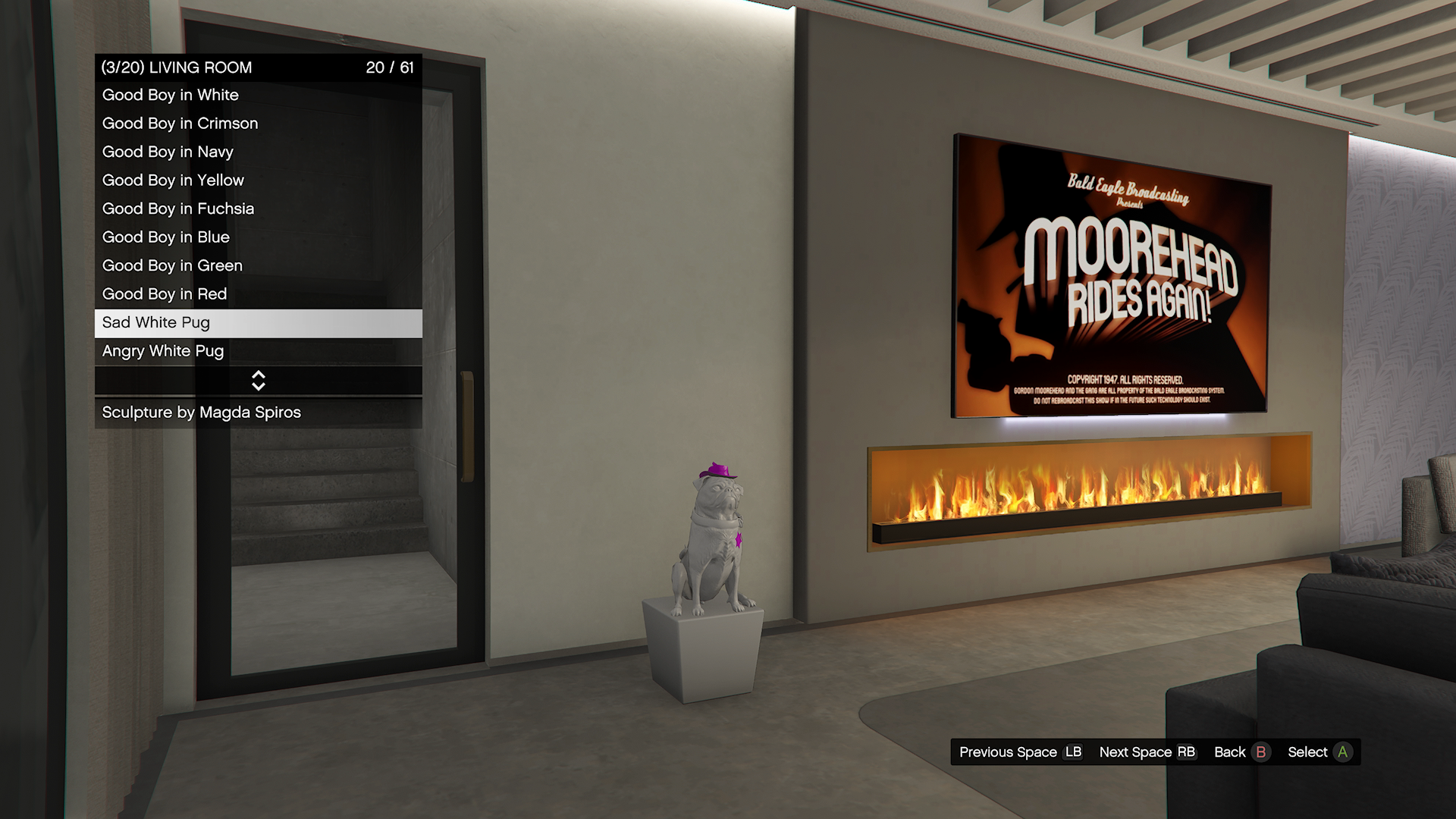This screenshot has width=1456, height=819.
Task: Select Good Boy in Green
Action: 258,266
